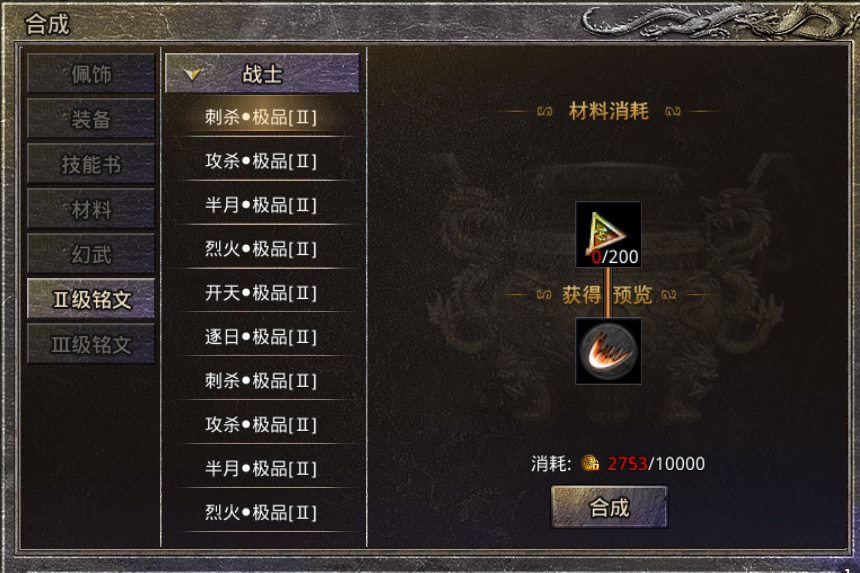Select the Ⅱ级铭文 tab
The height and width of the screenshot is (573, 860).
tap(91, 299)
